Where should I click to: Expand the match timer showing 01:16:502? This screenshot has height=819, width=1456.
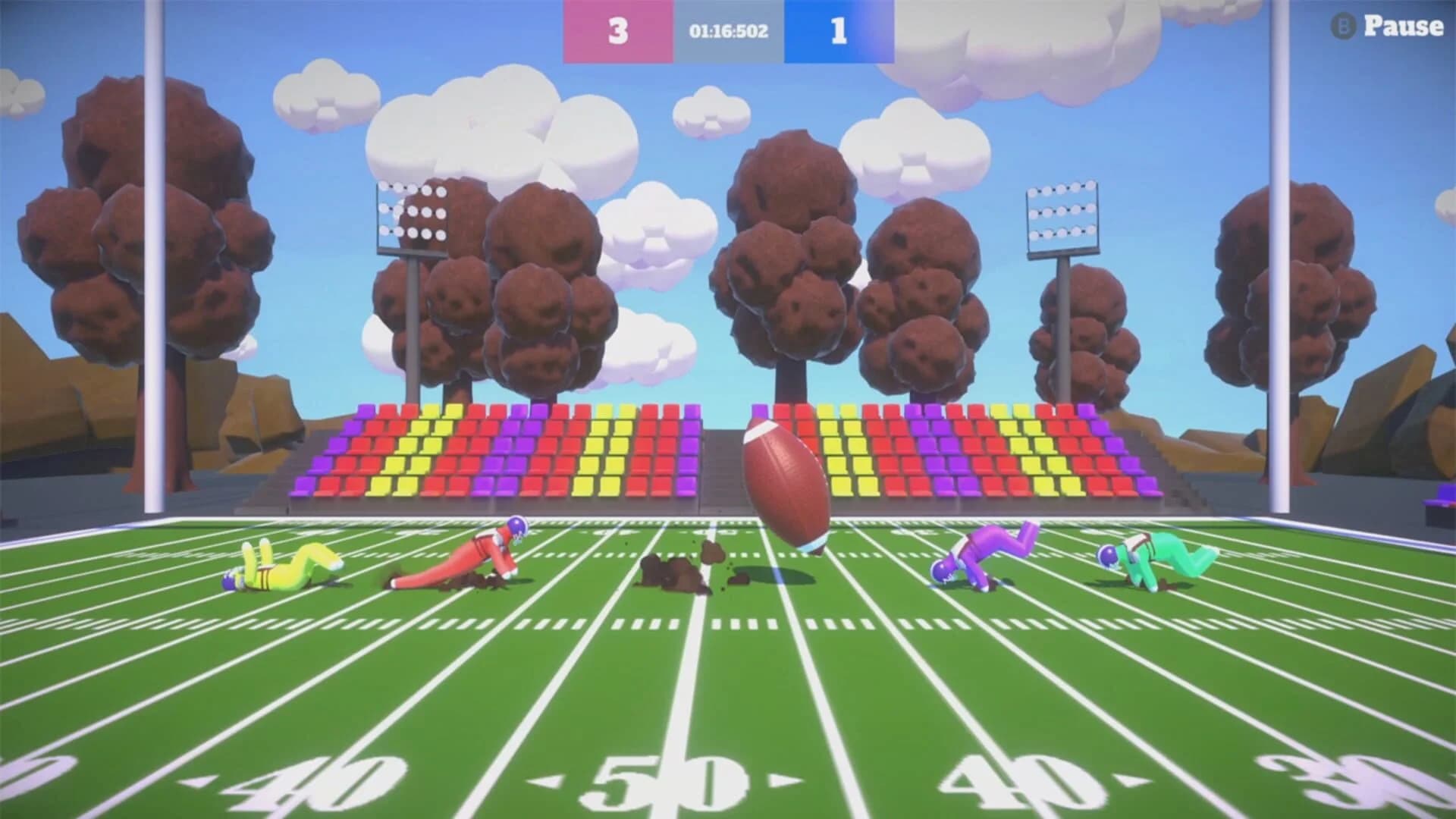coord(726,32)
